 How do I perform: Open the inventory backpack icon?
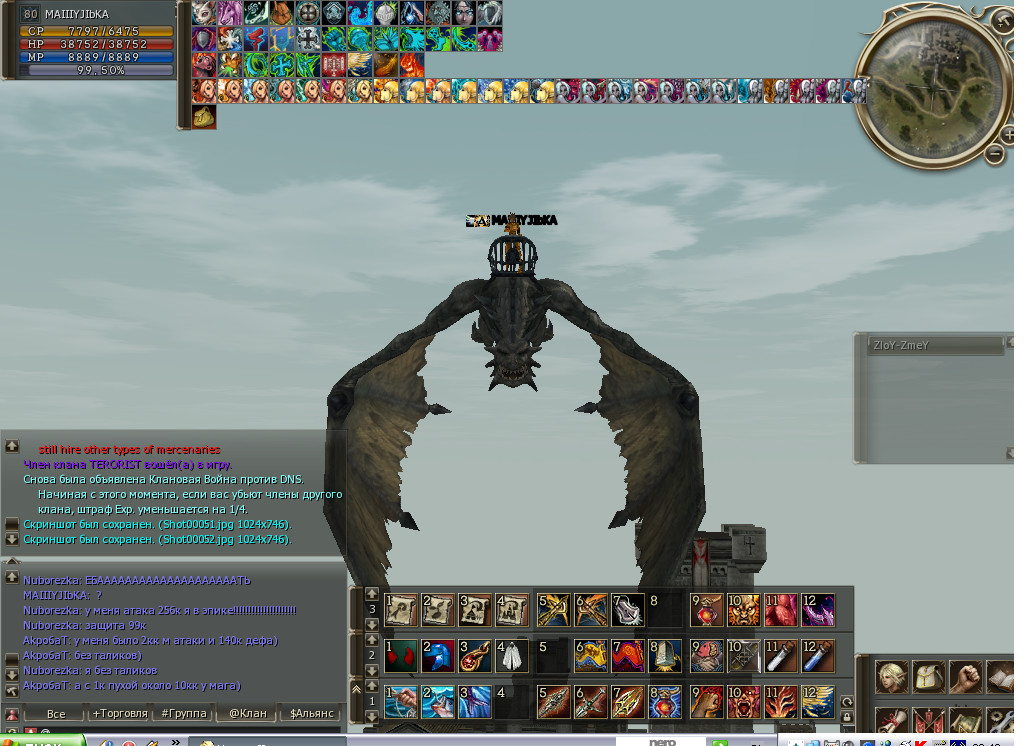point(929,678)
